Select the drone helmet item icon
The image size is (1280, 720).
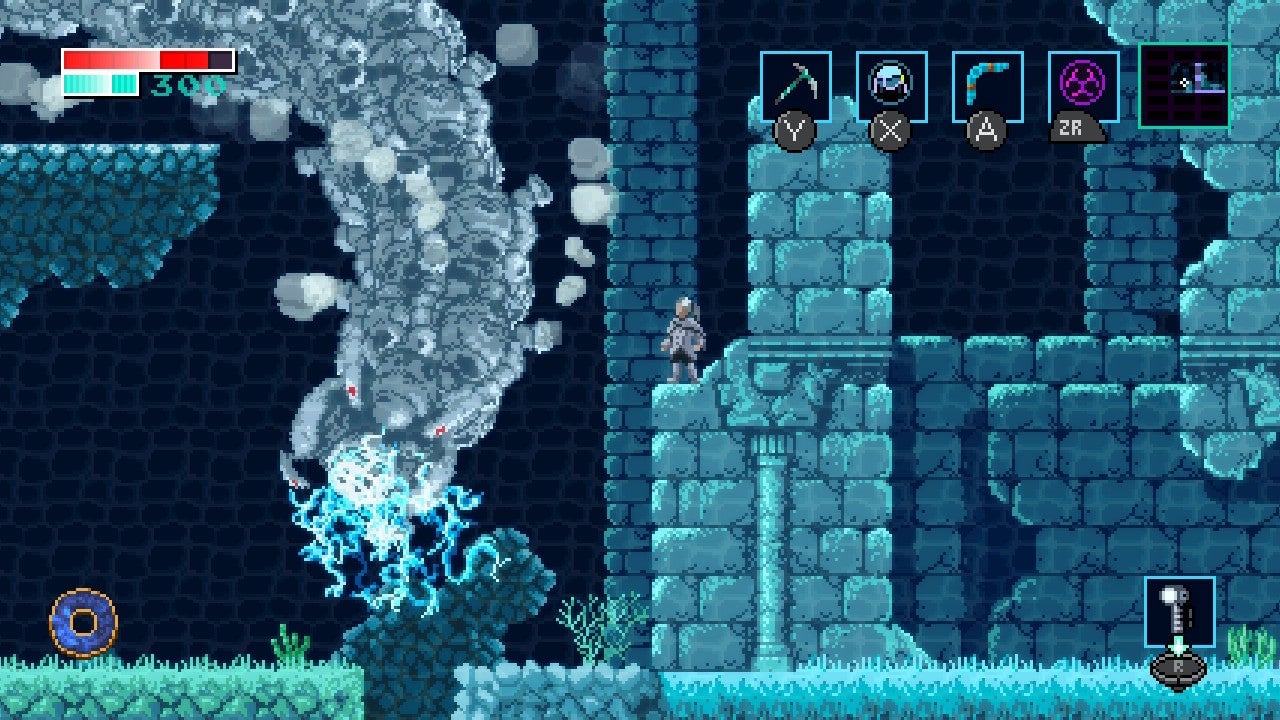(x=890, y=82)
